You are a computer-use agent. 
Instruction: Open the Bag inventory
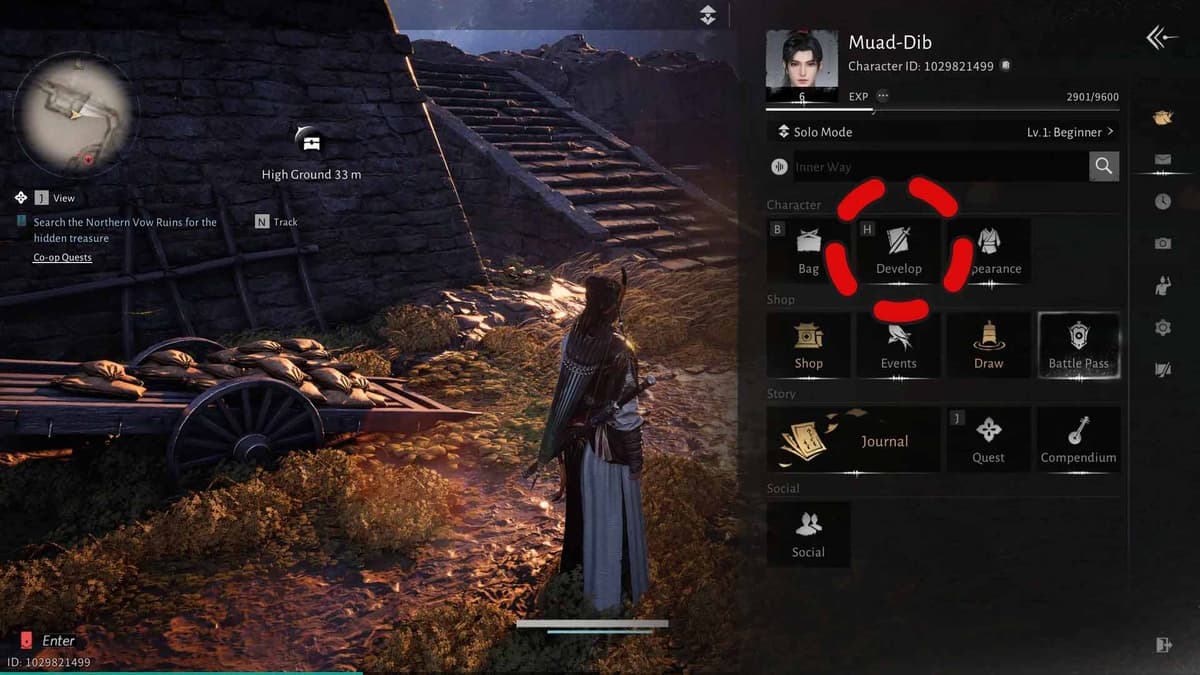pyautogui.click(x=808, y=251)
